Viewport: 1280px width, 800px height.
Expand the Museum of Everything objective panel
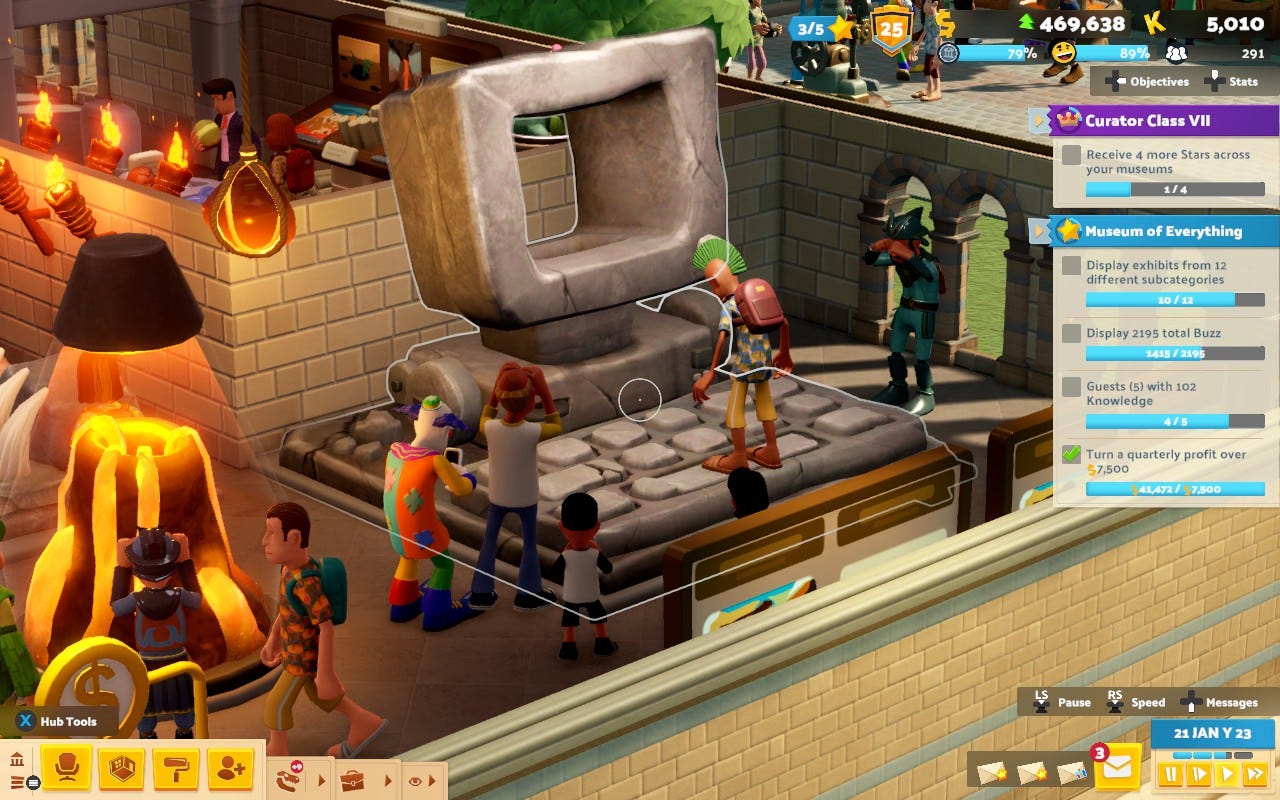[x=1040, y=231]
